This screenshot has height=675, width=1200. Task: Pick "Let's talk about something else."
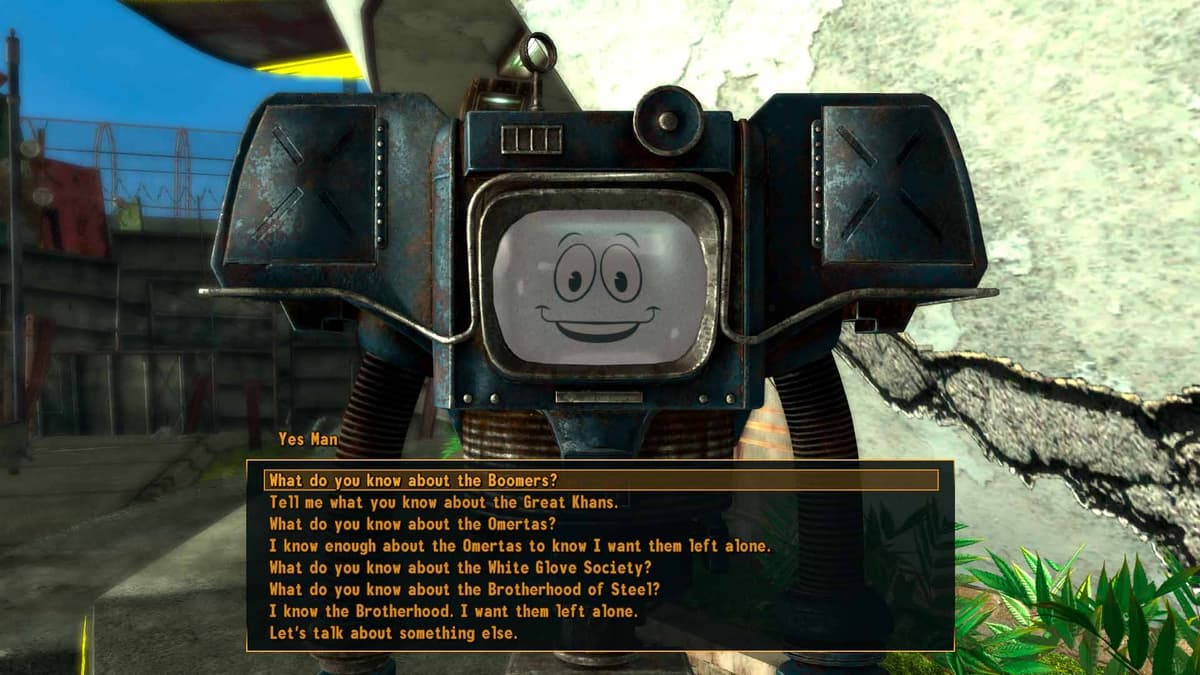[x=394, y=633]
